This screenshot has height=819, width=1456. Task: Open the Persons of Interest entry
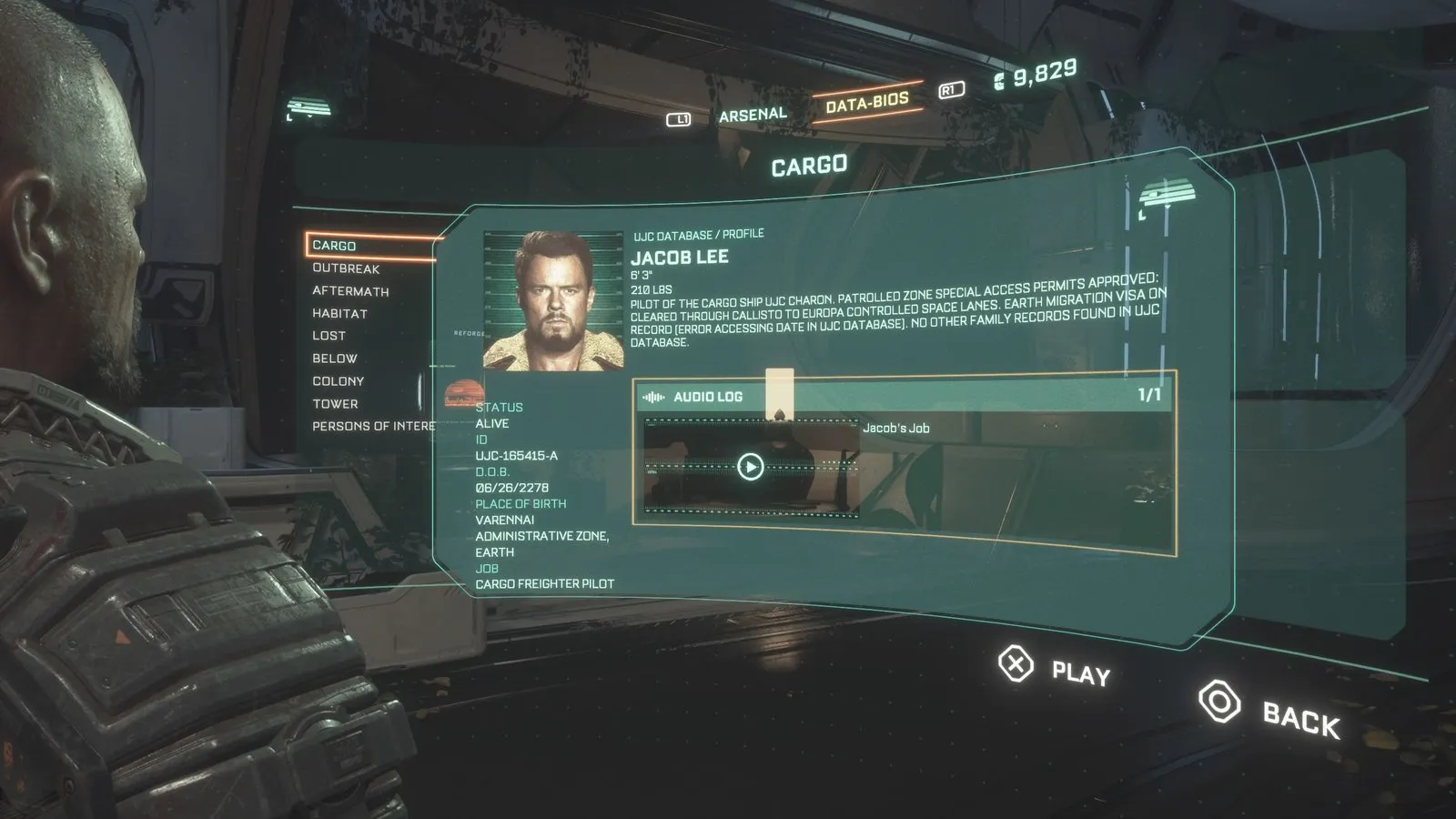coord(373,426)
